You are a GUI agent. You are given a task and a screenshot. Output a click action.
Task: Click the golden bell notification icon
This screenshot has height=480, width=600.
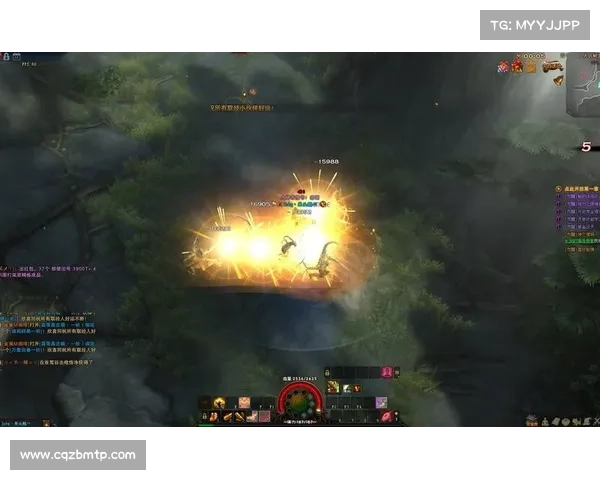(558, 80)
